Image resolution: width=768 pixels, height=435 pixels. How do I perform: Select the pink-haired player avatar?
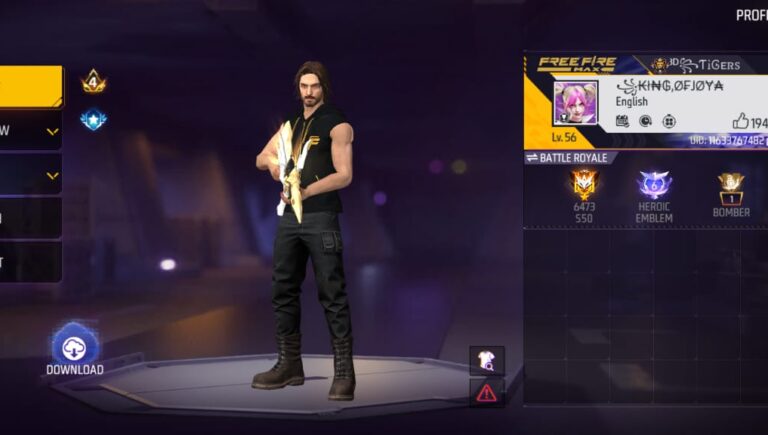pos(575,102)
